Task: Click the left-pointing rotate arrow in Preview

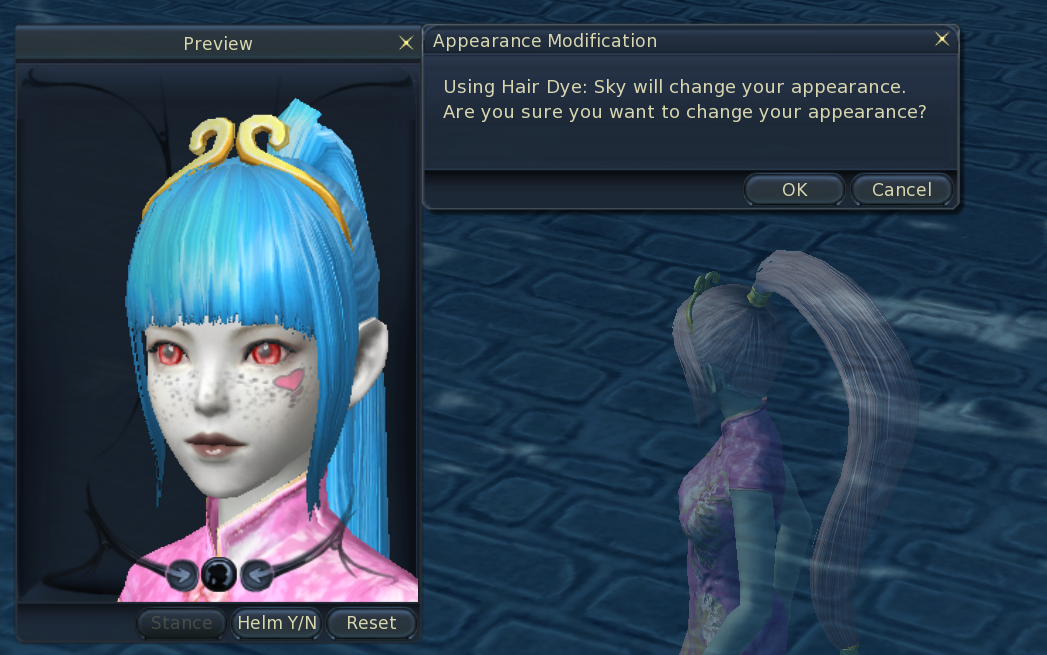Action: point(256,574)
